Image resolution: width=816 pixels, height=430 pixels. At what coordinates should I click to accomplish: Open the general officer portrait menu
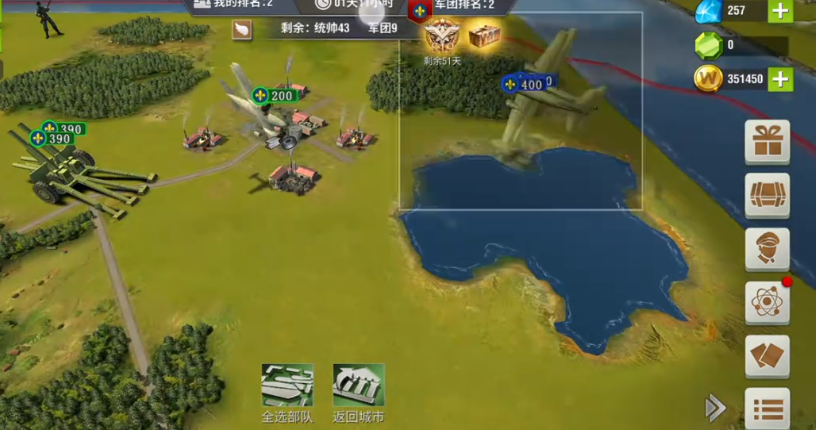pyautogui.click(x=767, y=249)
